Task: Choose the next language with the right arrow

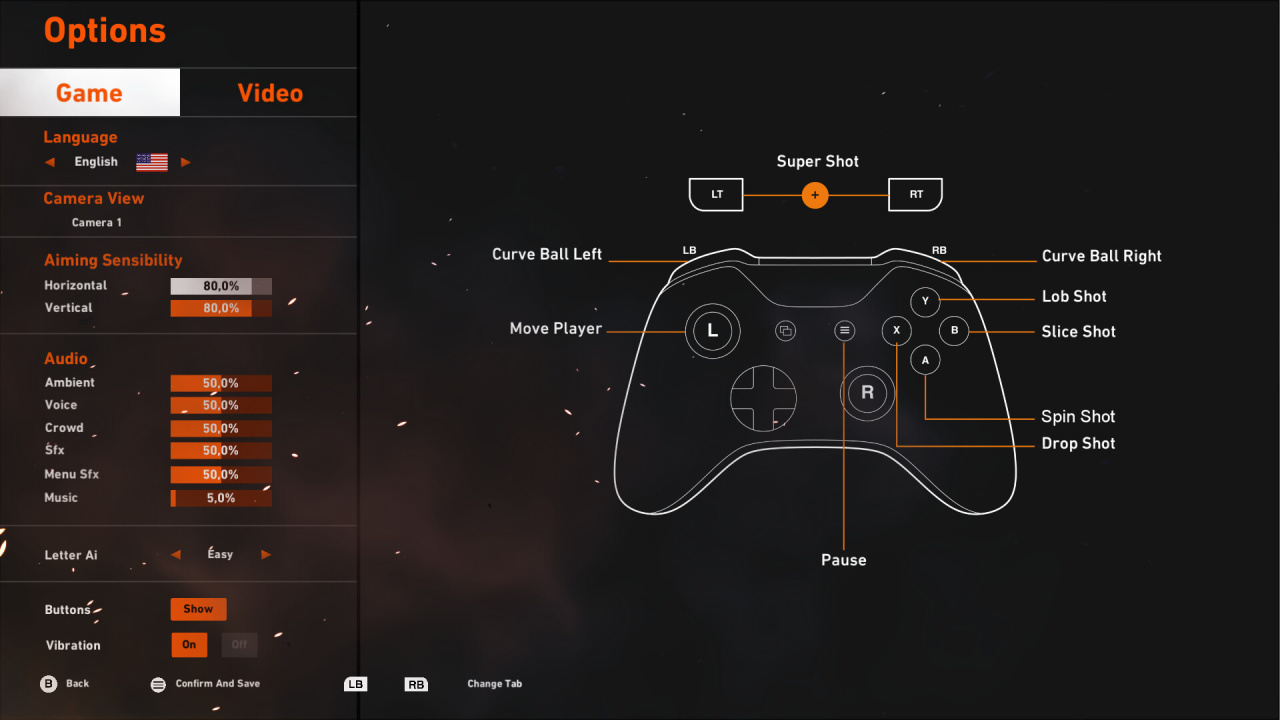Action: click(x=185, y=162)
